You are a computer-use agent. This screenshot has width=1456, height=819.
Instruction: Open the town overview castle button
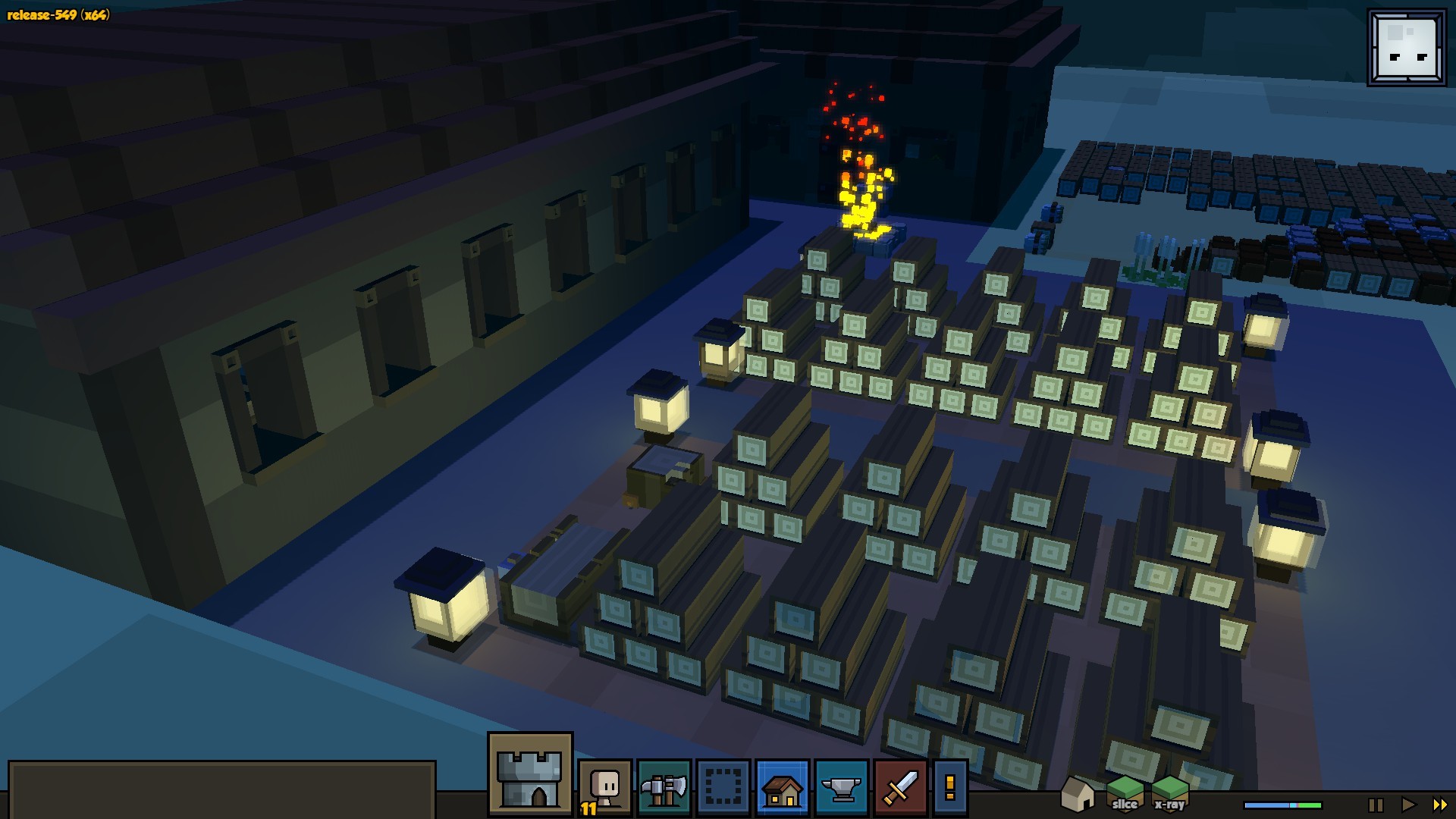(x=530, y=774)
